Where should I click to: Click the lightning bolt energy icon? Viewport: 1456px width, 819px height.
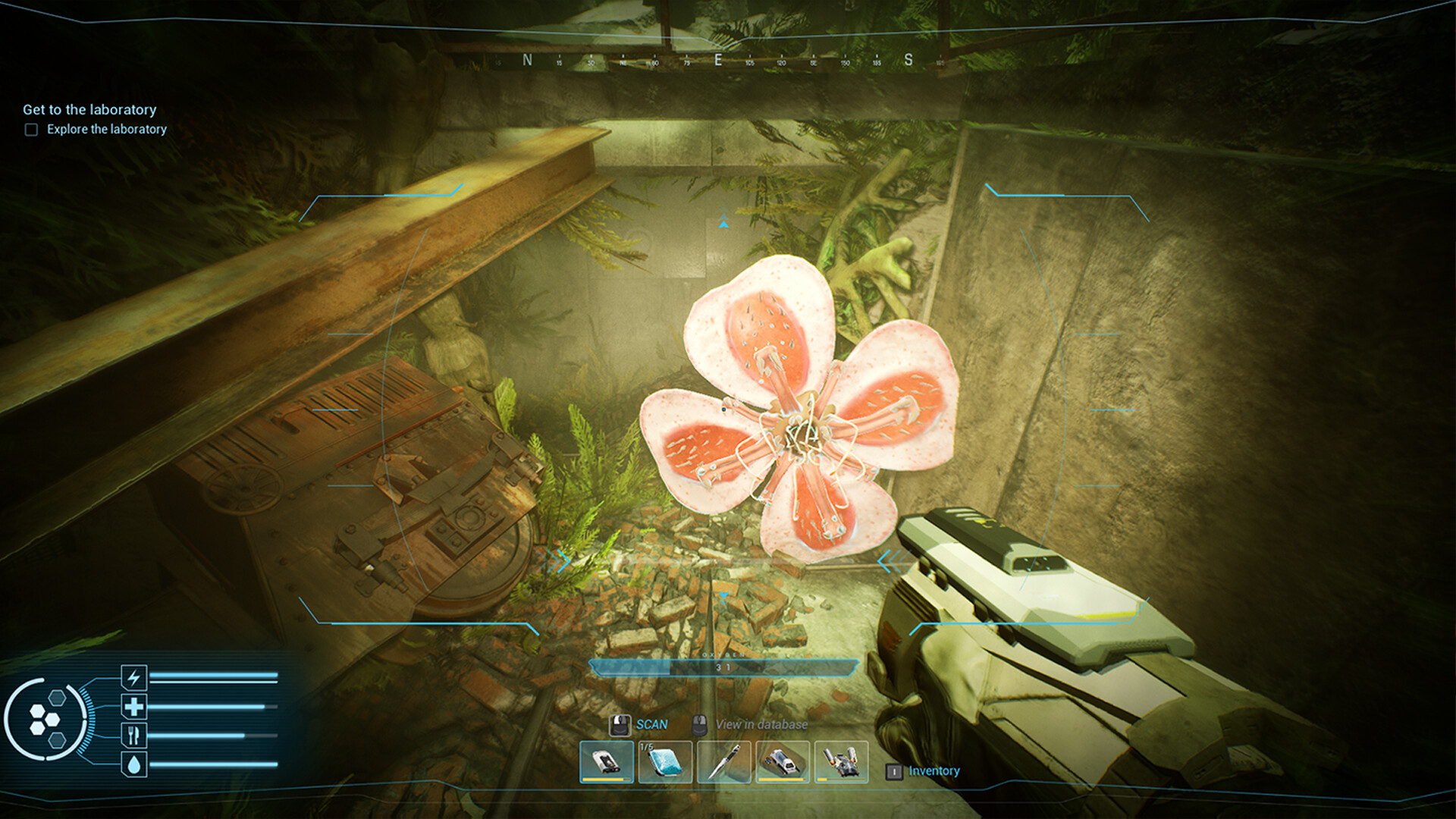pyautogui.click(x=134, y=676)
